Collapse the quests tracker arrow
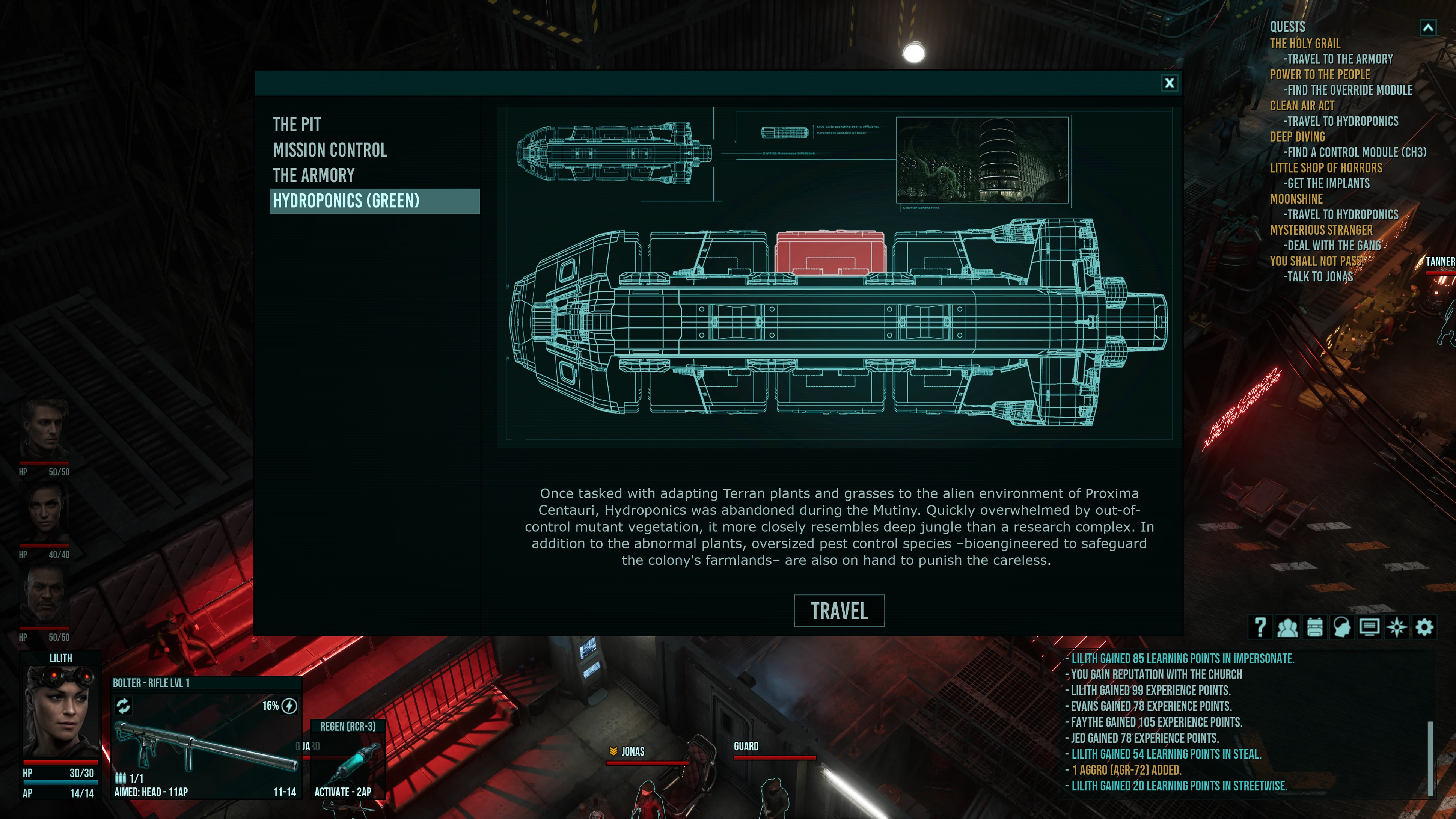 (x=1428, y=27)
